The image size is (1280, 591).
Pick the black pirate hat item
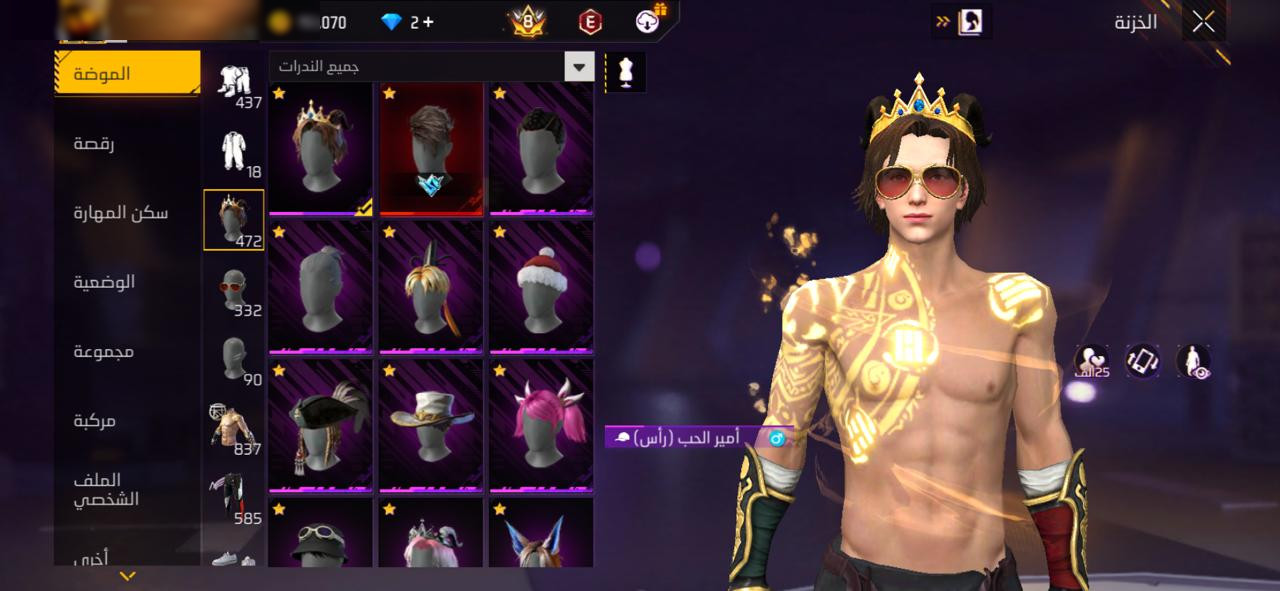(320, 425)
